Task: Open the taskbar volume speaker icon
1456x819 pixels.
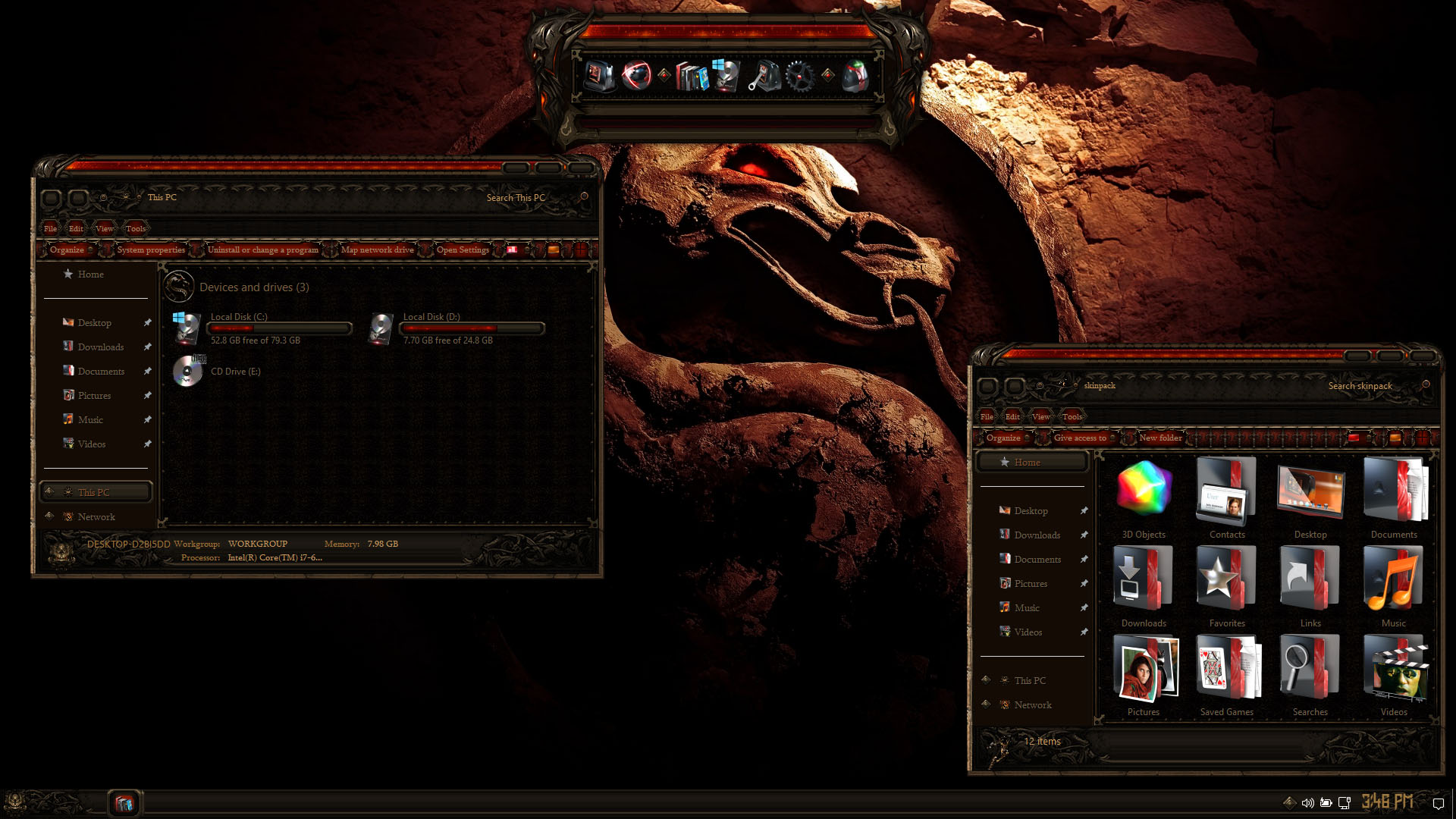Action: pyautogui.click(x=1307, y=802)
